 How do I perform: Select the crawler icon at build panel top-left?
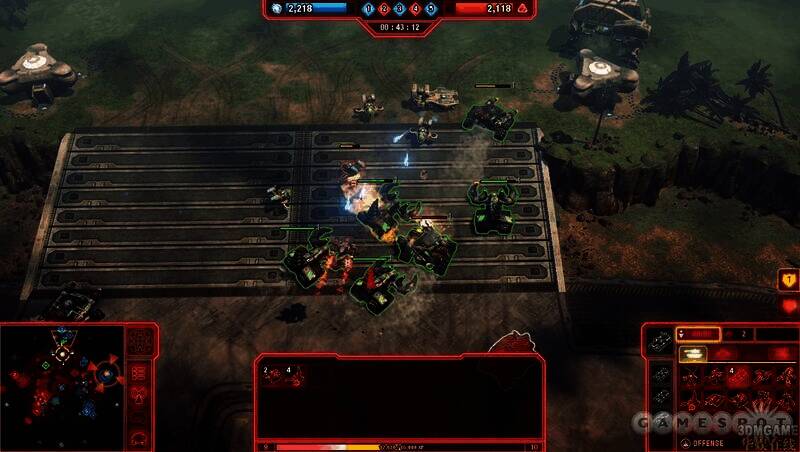[x=660, y=343]
